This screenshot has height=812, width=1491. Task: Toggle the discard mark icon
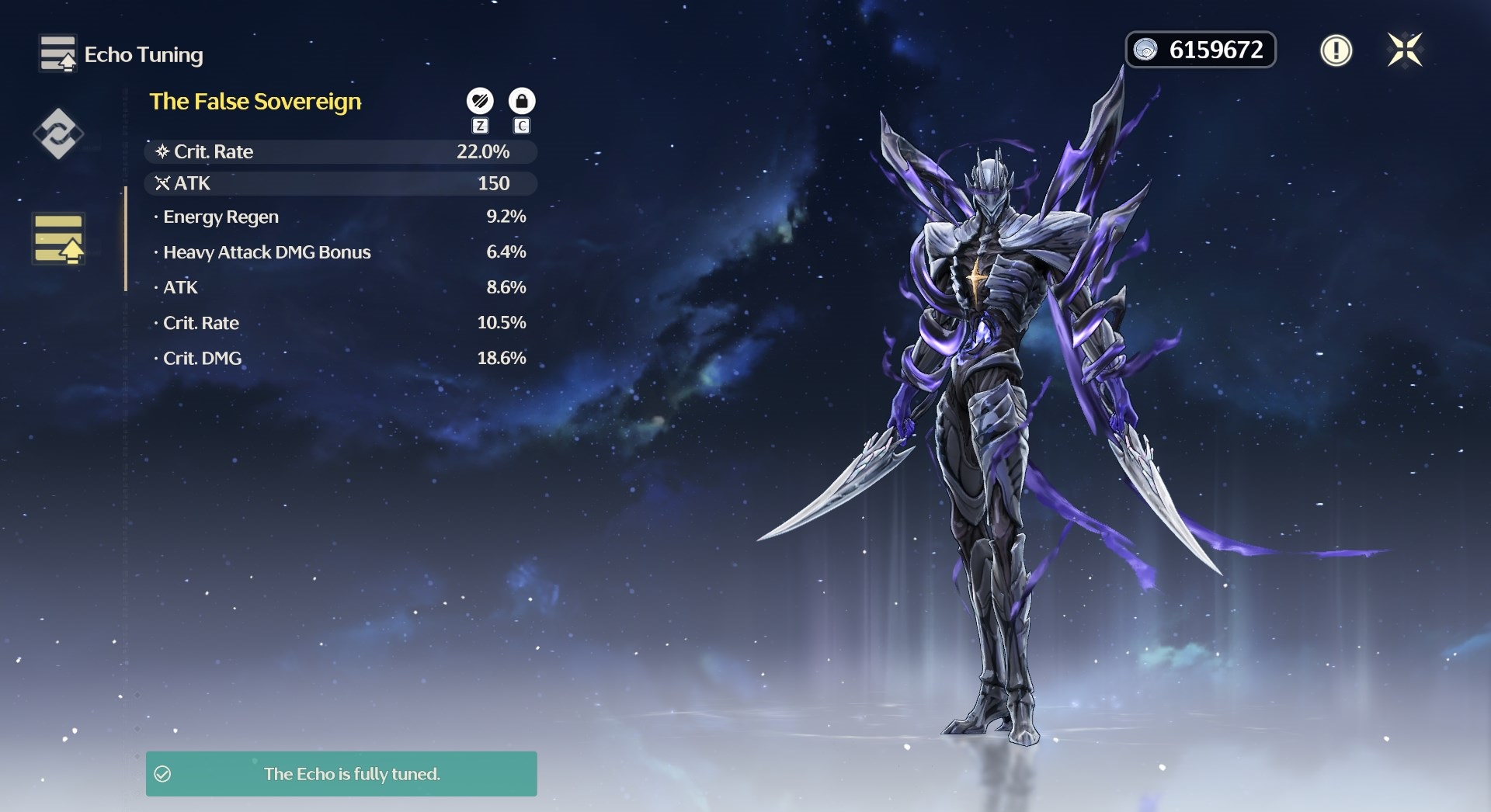(480, 101)
